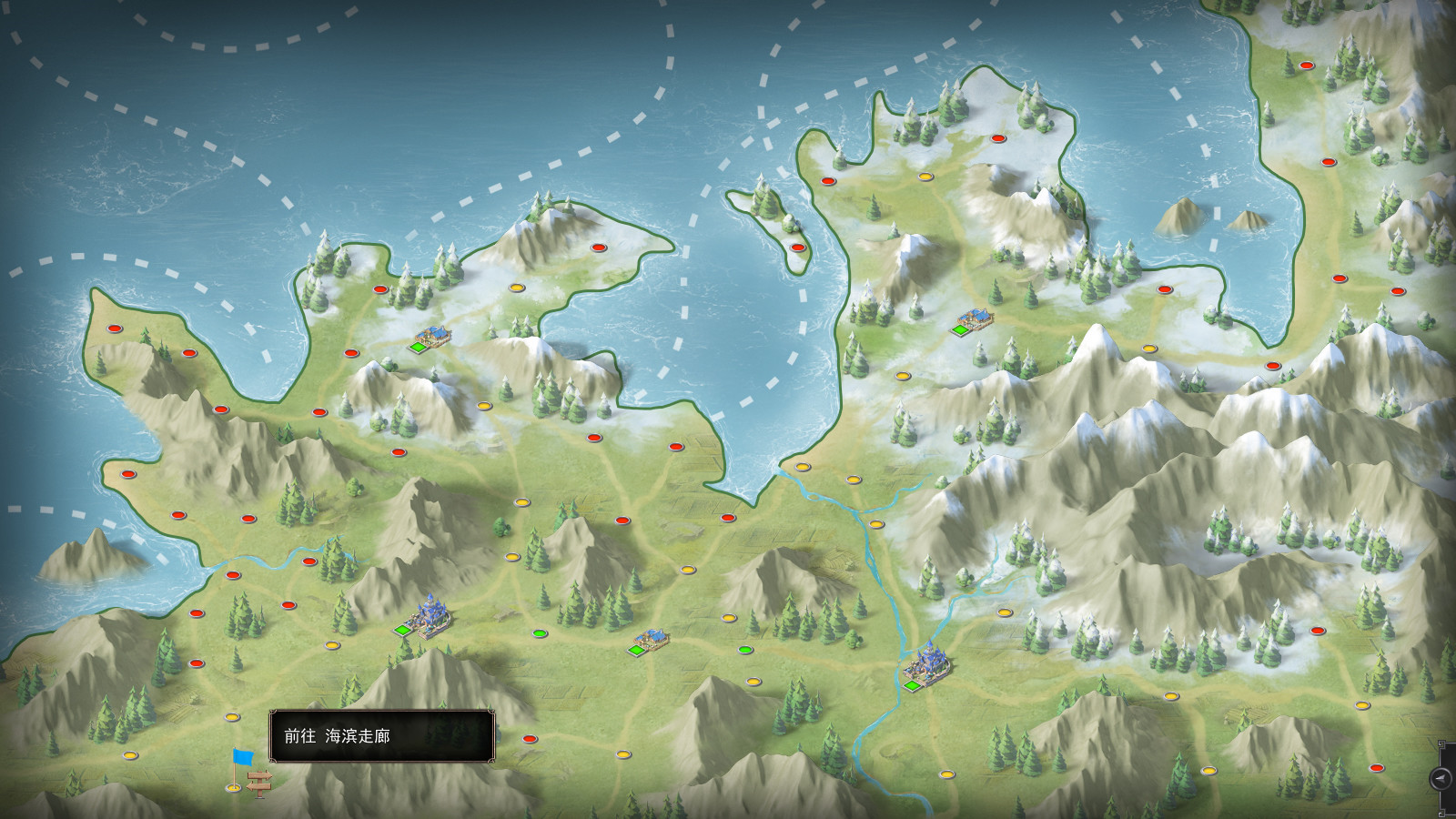Click the wooden signpost next to the flag

[259, 784]
